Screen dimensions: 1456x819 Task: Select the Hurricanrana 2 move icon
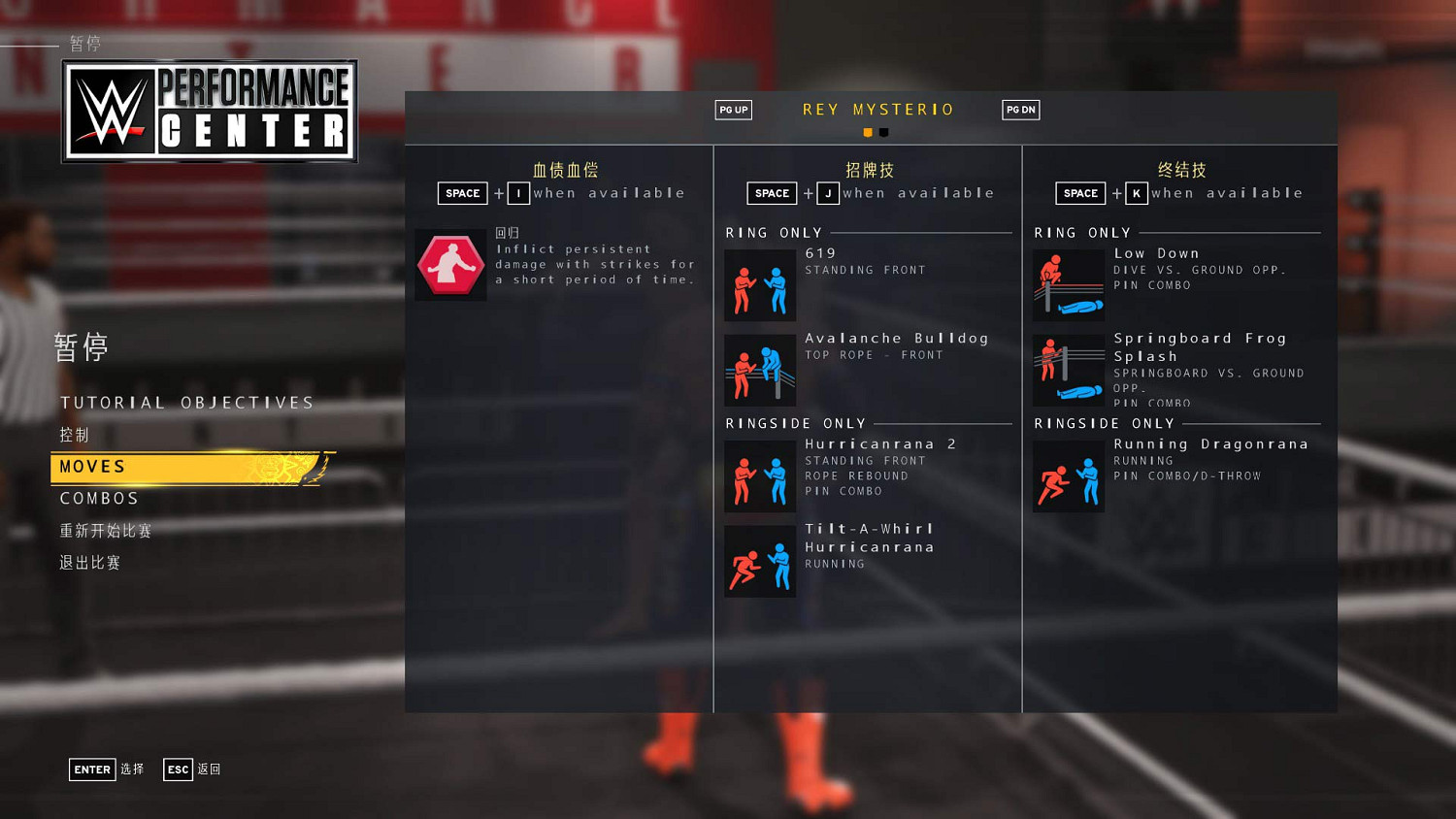(x=760, y=475)
